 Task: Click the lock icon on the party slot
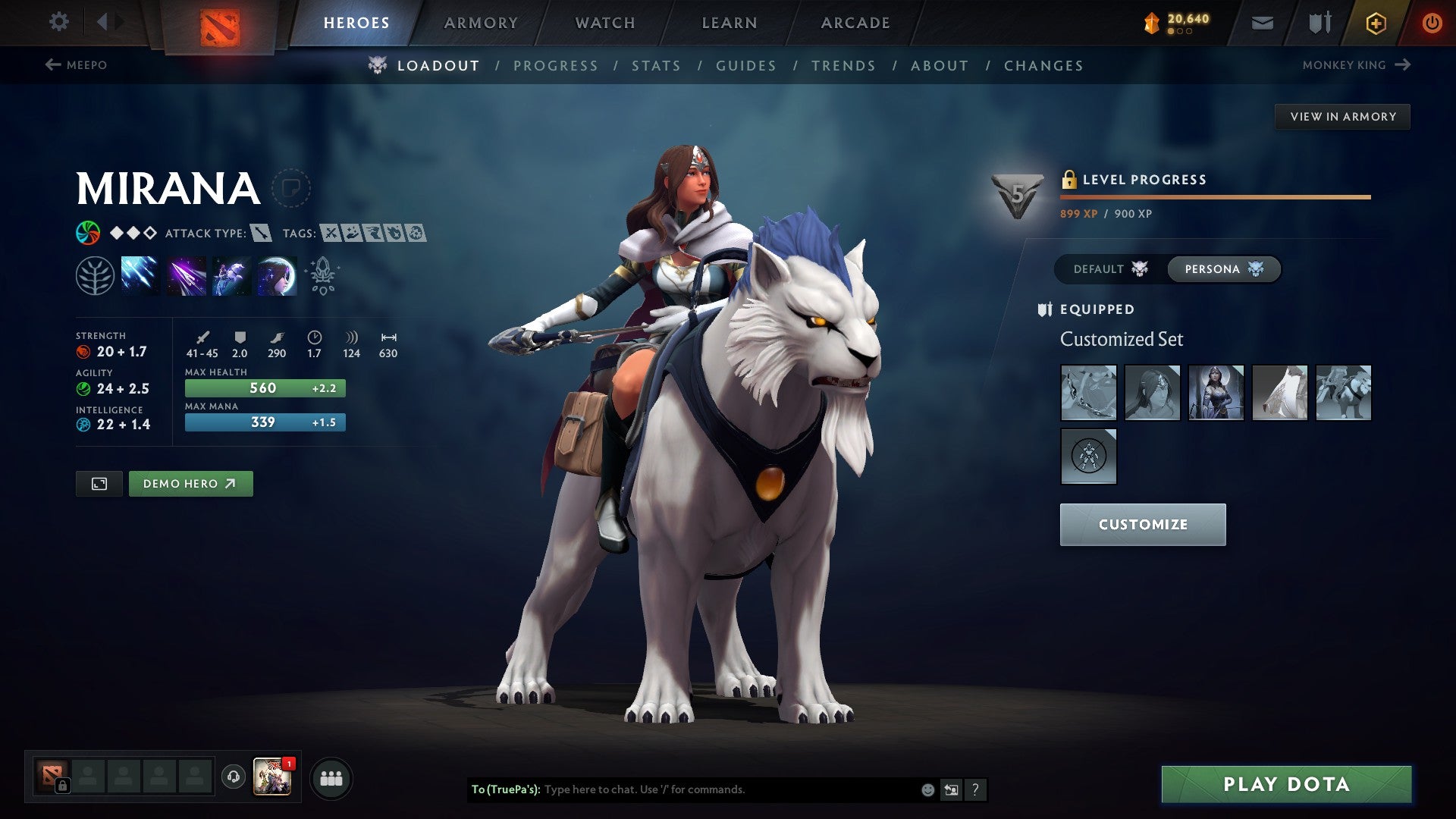tap(61, 786)
